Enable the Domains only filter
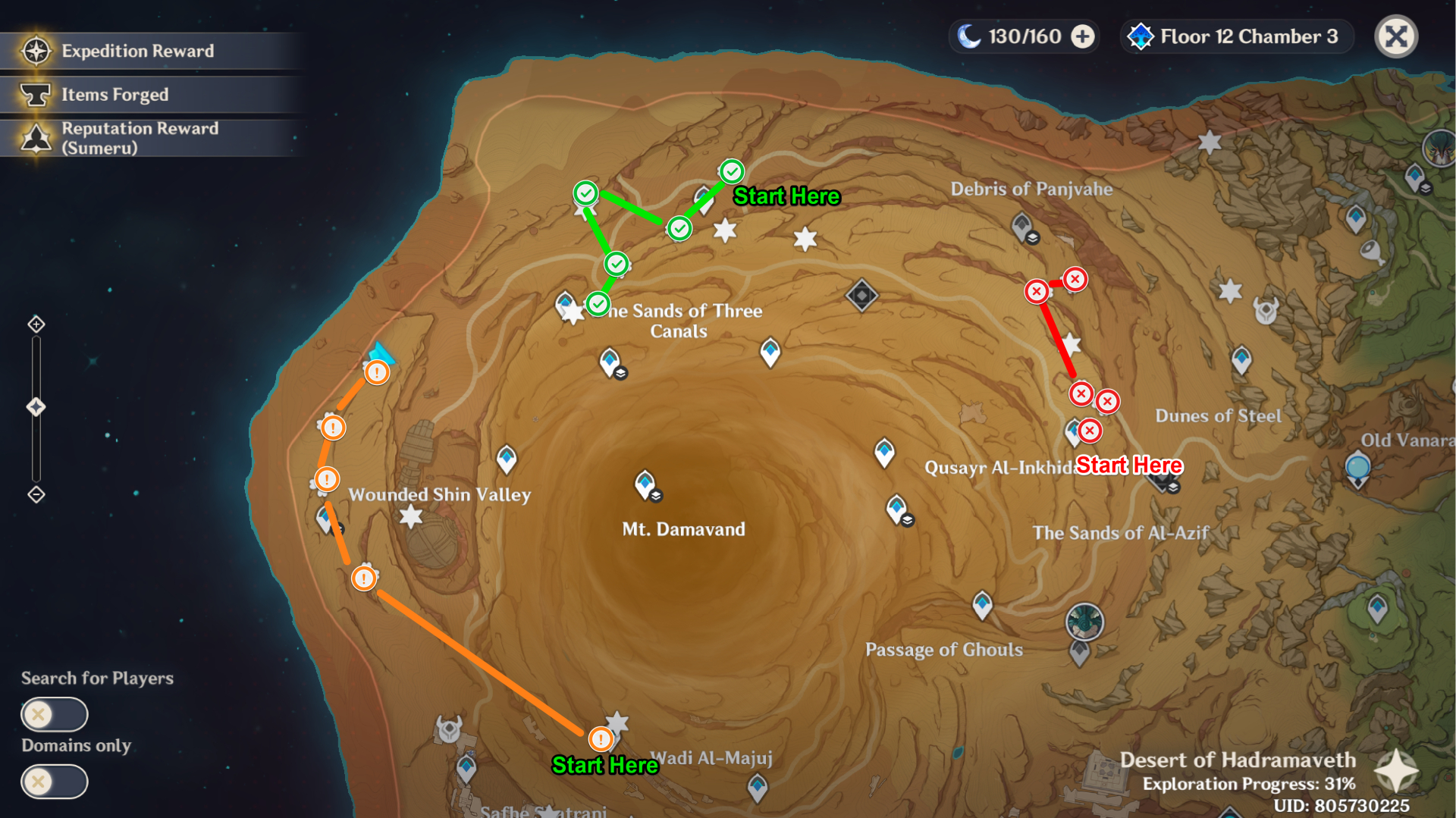 [54, 781]
